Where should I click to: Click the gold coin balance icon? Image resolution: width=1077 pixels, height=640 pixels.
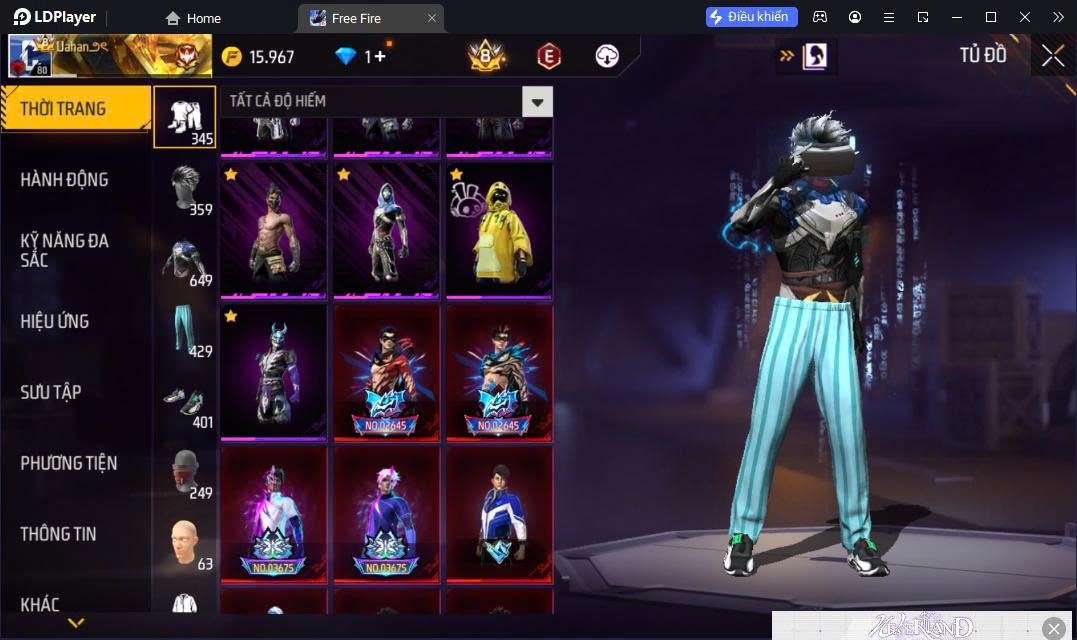[x=232, y=57]
